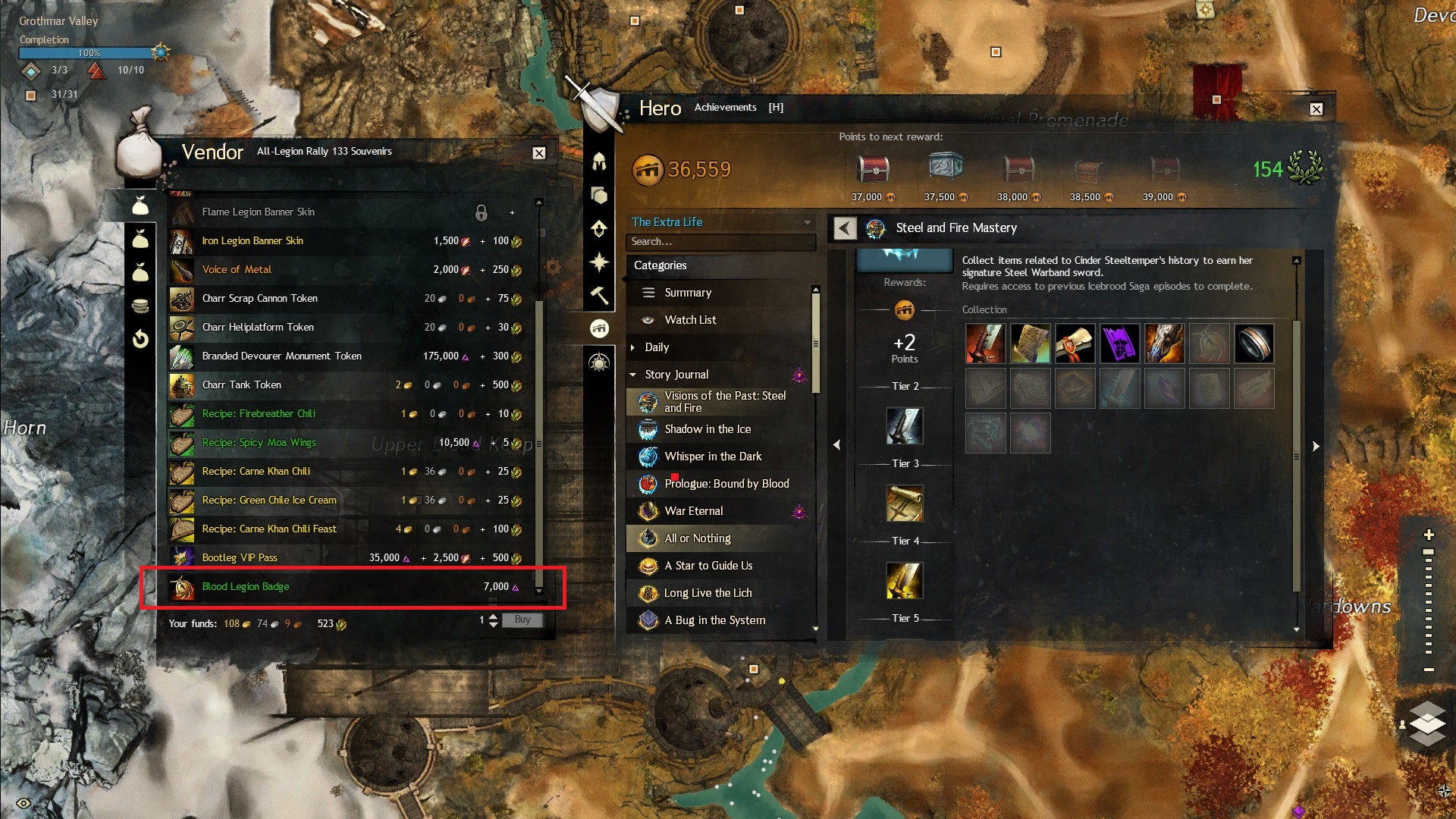Select the Blood Legion Badge item
The width and height of the screenshot is (1456, 819).
pyautogui.click(x=246, y=587)
